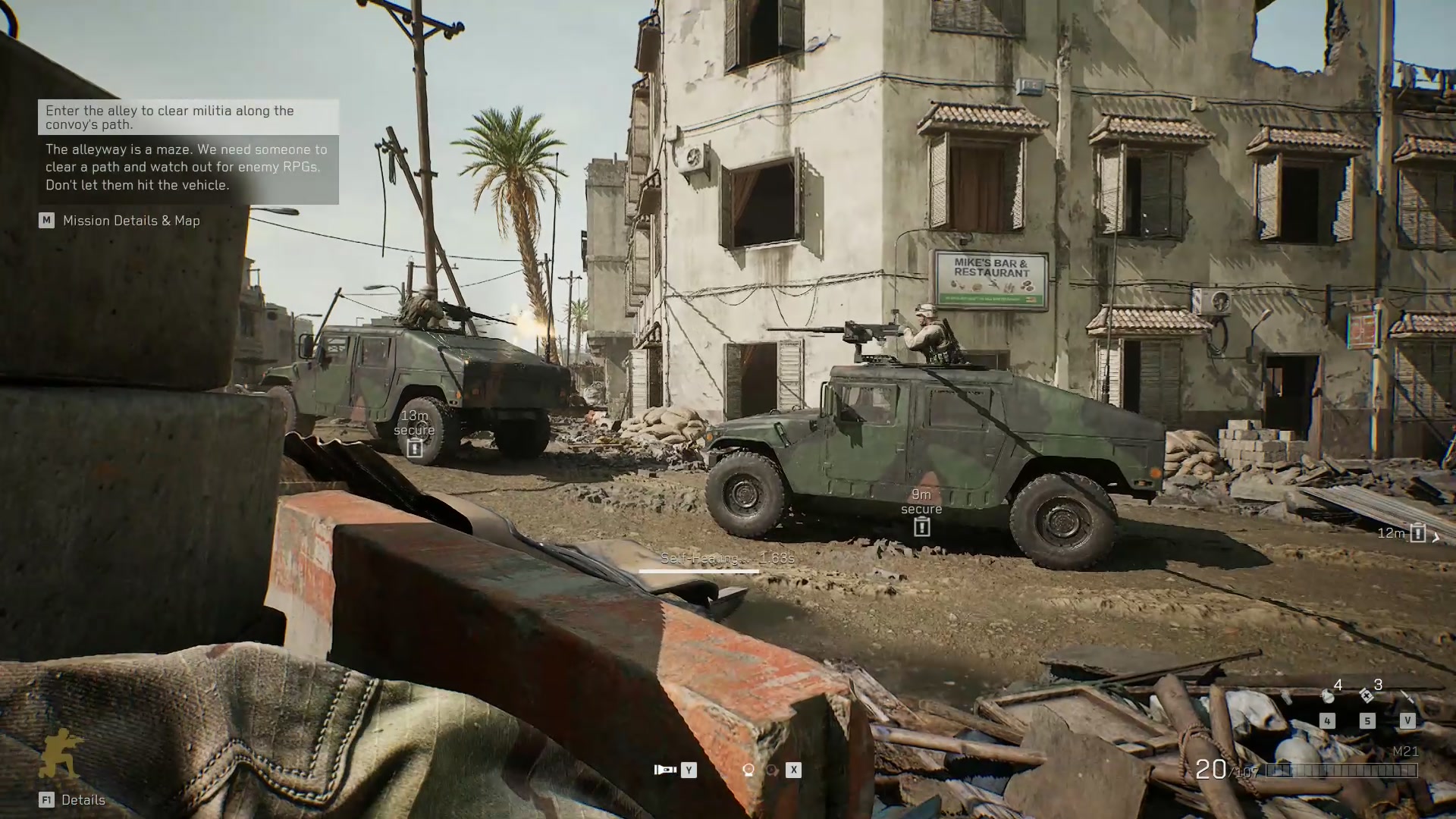1456x819 pixels.
Task: Open the Details label under soldier icon
Action: [83, 800]
